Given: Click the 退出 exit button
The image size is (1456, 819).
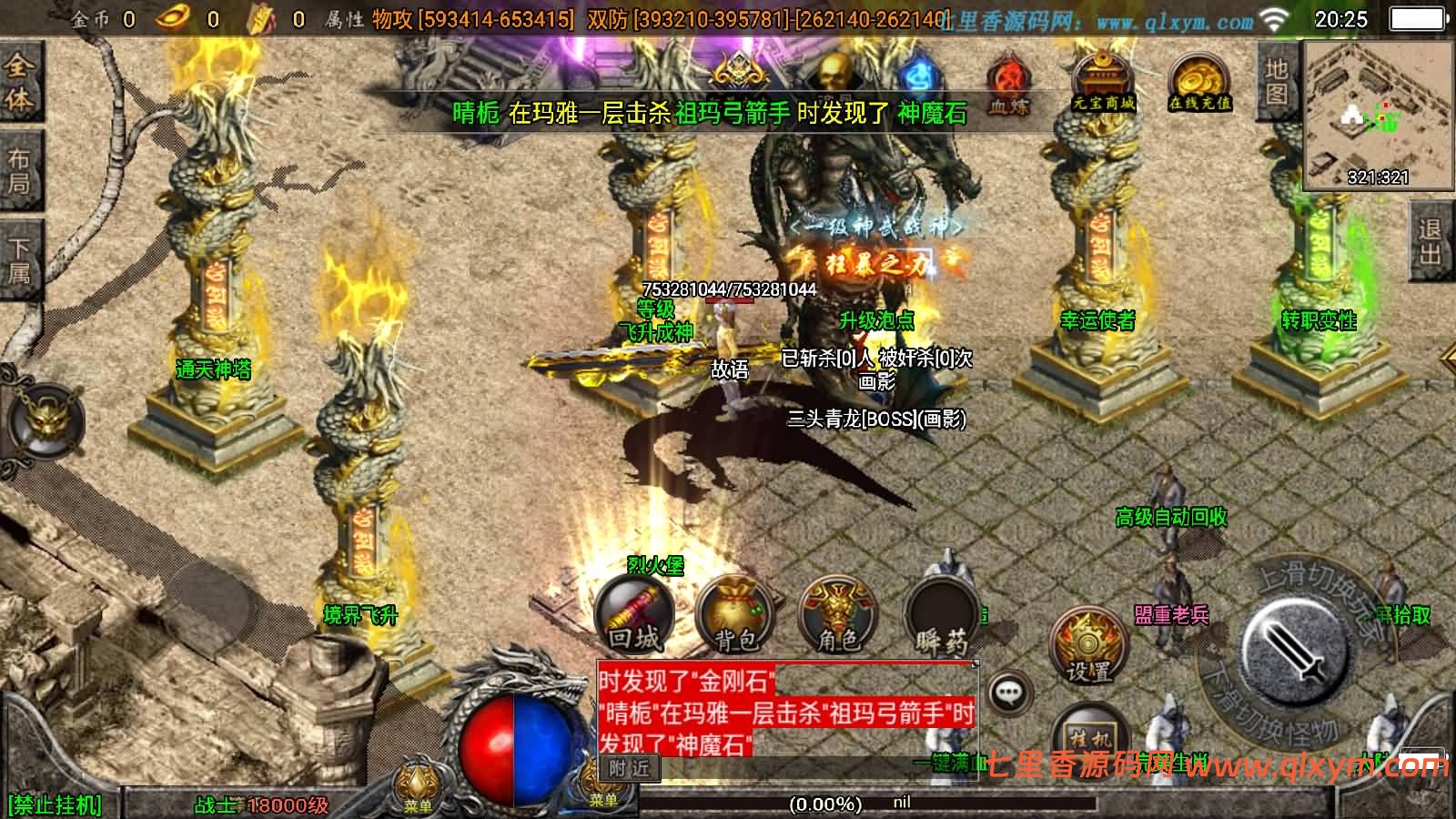Looking at the screenshot, I should coord(1431,241).
